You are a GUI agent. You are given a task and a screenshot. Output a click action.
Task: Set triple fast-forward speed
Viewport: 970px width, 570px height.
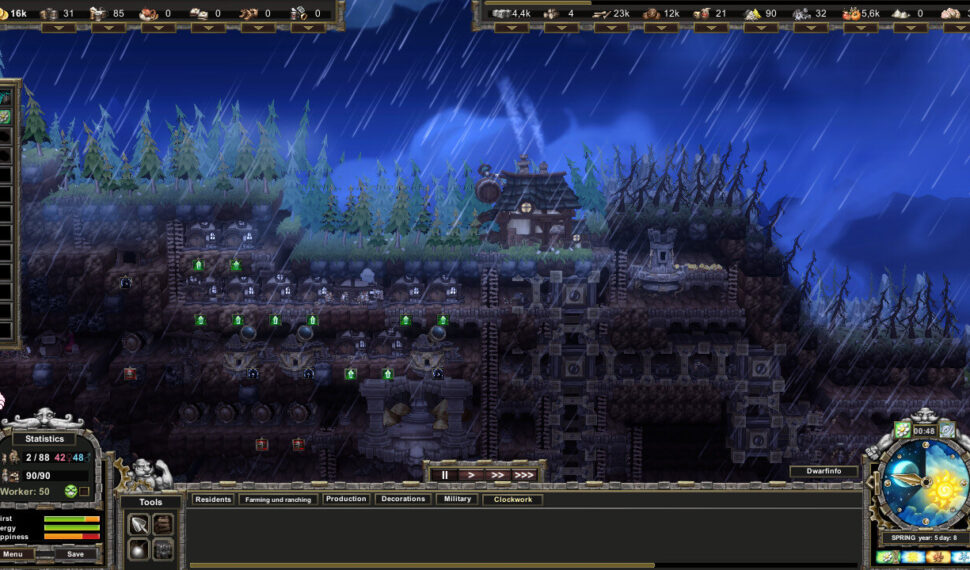[524, 475]
